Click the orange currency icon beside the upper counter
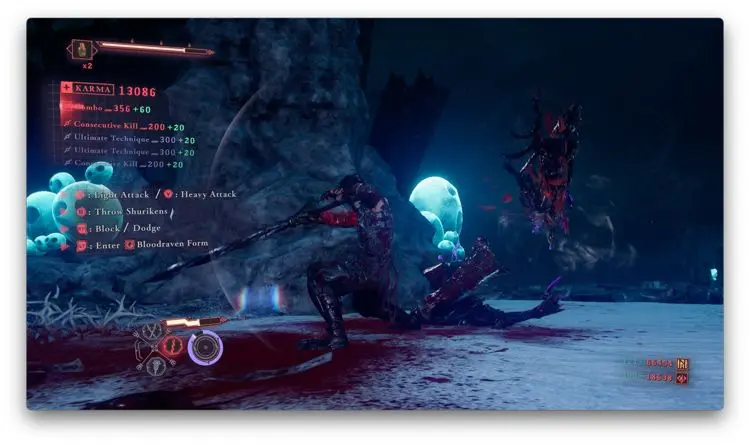750x445 pixels. click(x=682, y=364)
